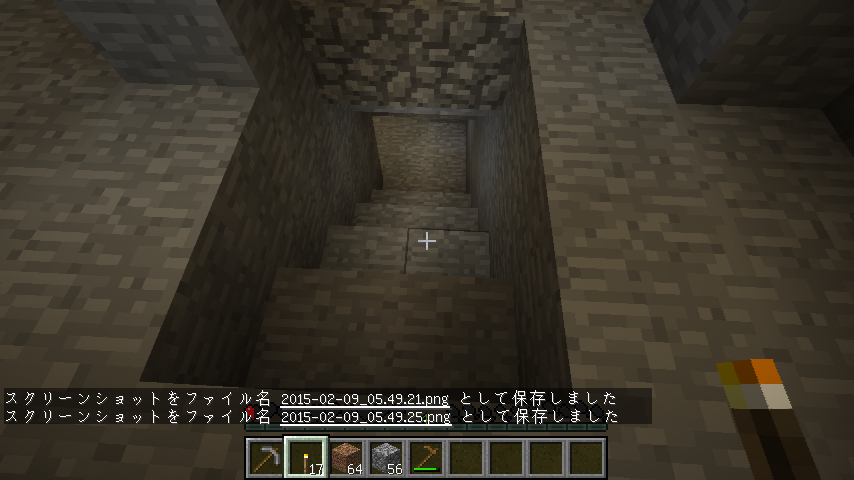The height and width of the screenshot is (480, 854).
Task: Open screenshot link 2015-02-09_05.49.21.png
Action: click(x=365, y=399)
